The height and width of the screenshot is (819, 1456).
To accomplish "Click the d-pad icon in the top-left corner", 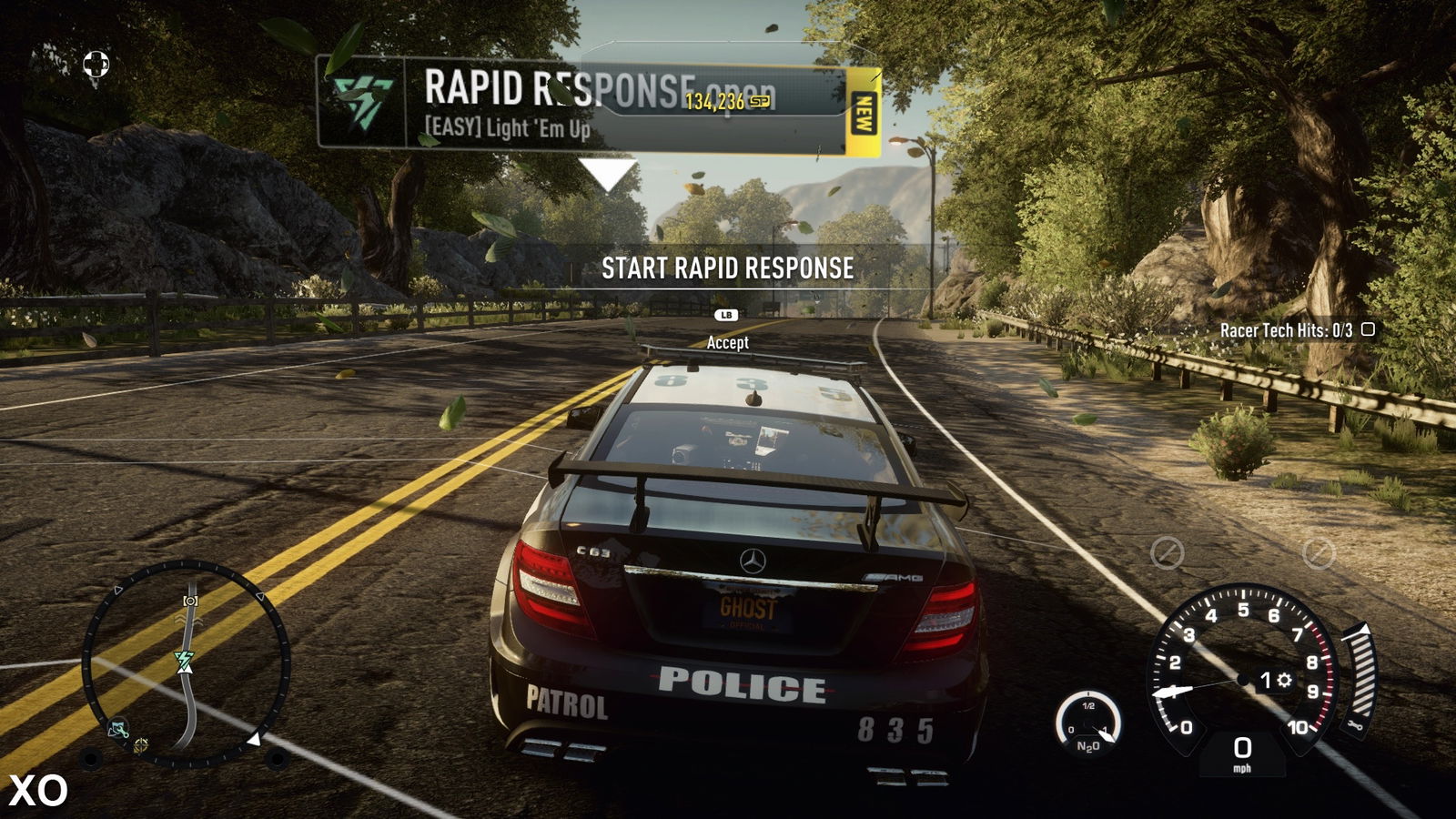I will (x=96, y=64).
